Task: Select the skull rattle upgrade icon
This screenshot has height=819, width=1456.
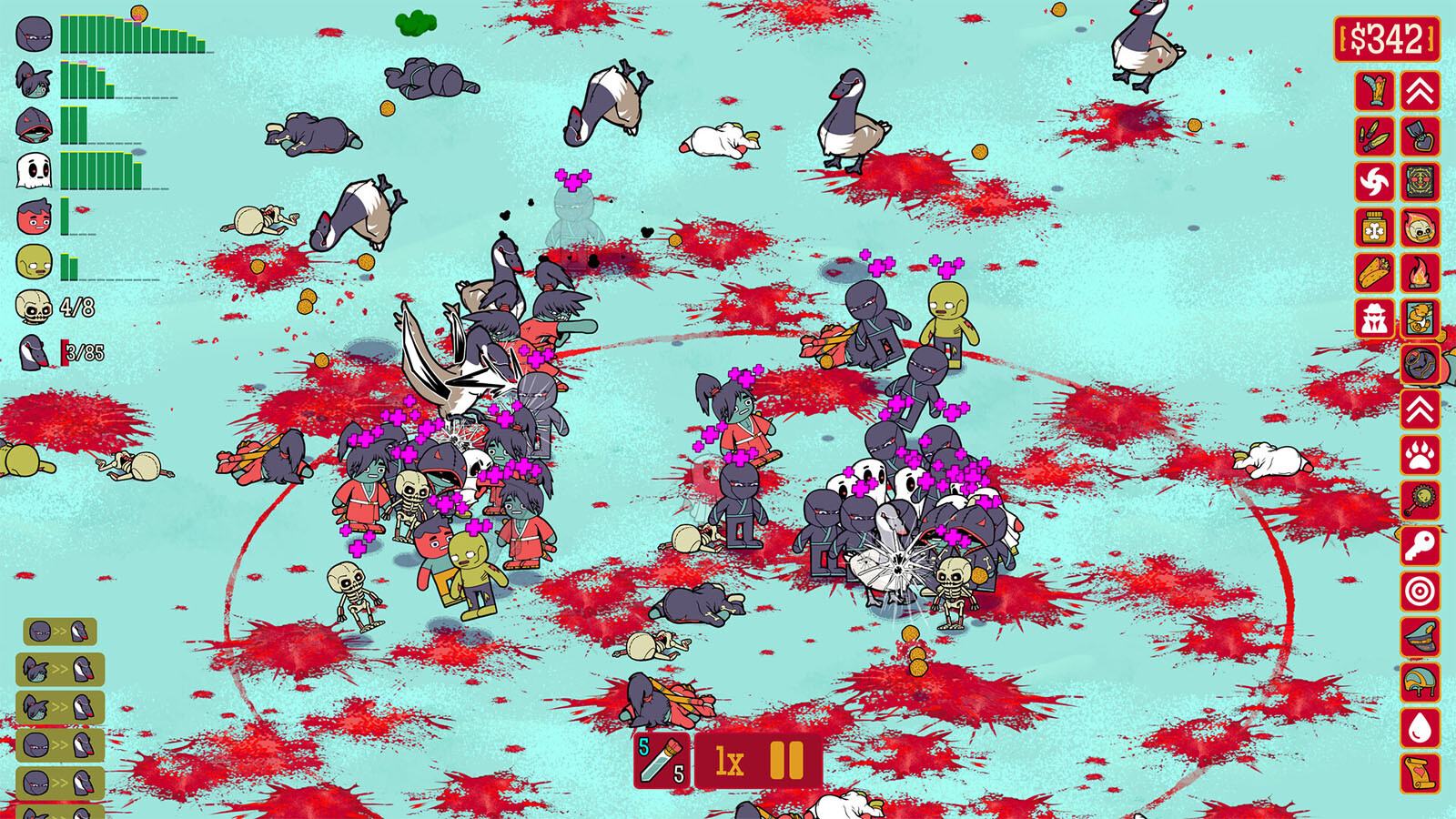Action: pos(1421,500)
